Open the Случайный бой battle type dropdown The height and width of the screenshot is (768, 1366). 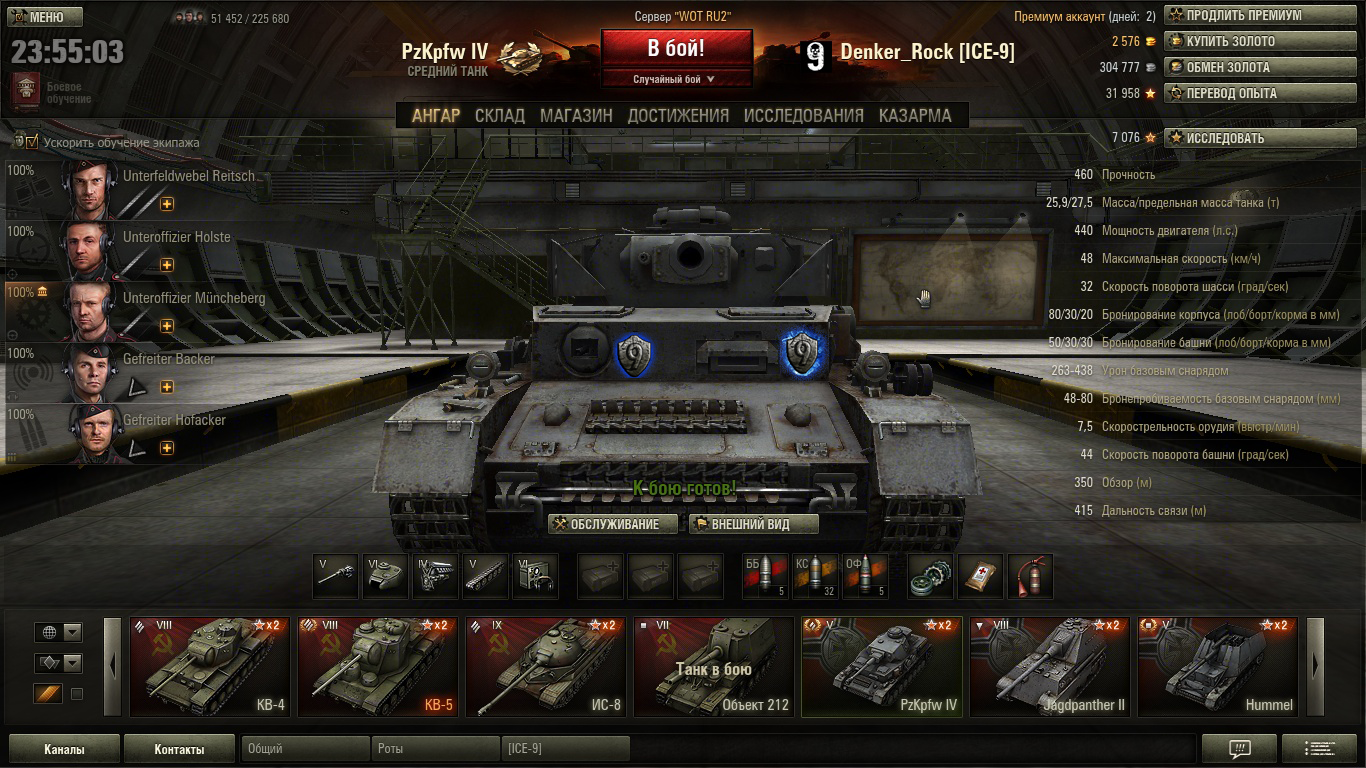click(x=676, y=79)
